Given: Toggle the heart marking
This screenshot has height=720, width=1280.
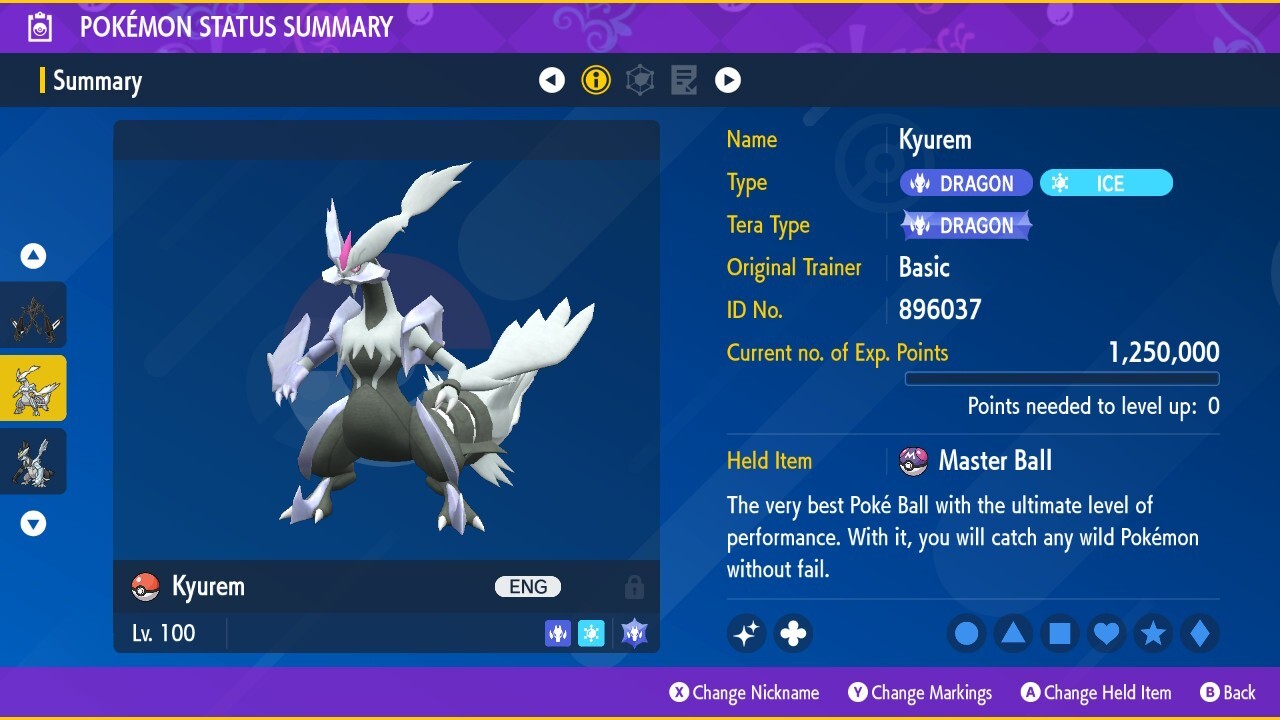Looking at the screenshot, I should [1106, 633].
